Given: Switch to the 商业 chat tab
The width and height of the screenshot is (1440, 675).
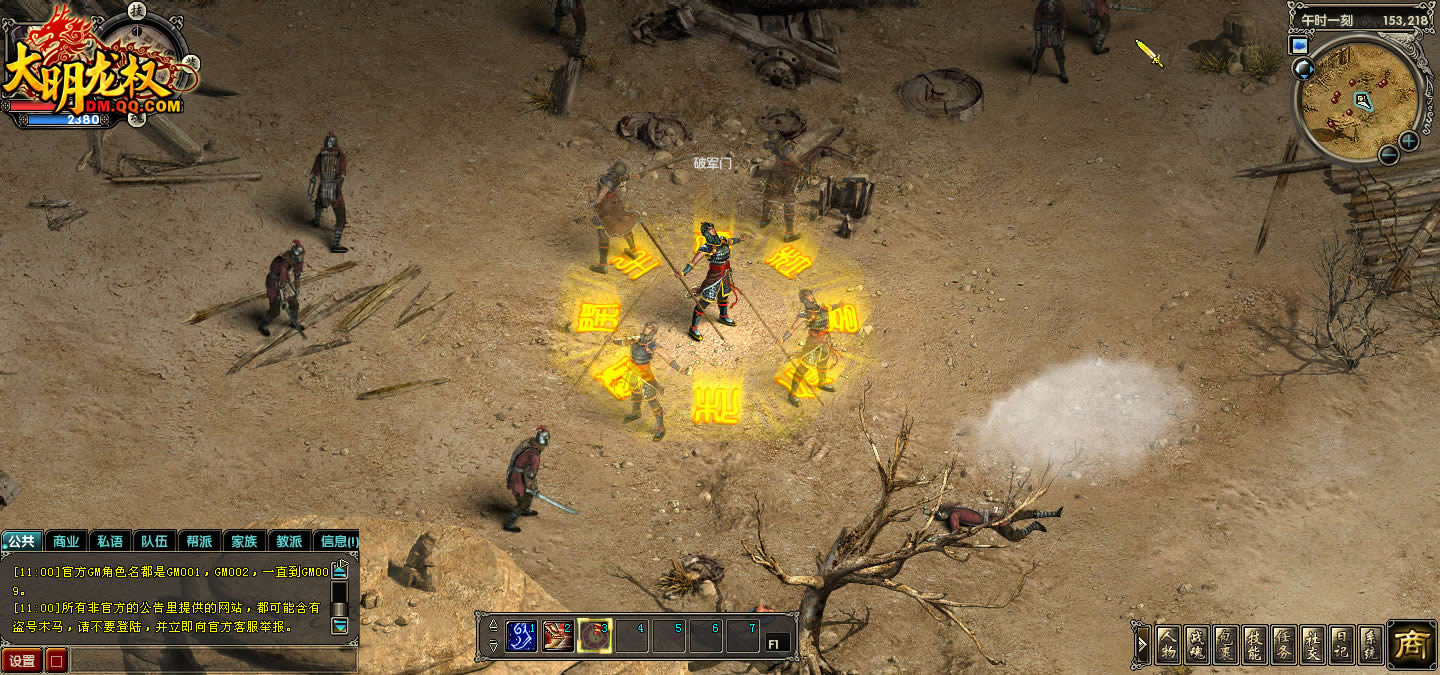Looking at the screenshot, I should [x=66, y=541].
